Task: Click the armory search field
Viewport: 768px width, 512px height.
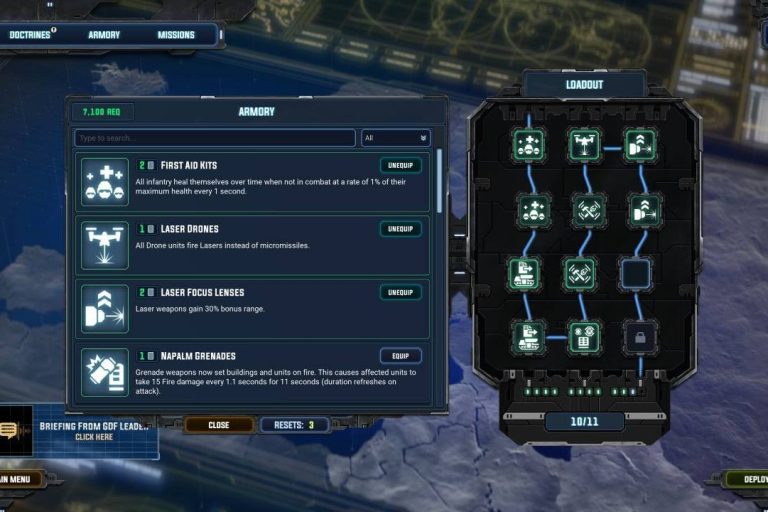Action: [214, 138]
